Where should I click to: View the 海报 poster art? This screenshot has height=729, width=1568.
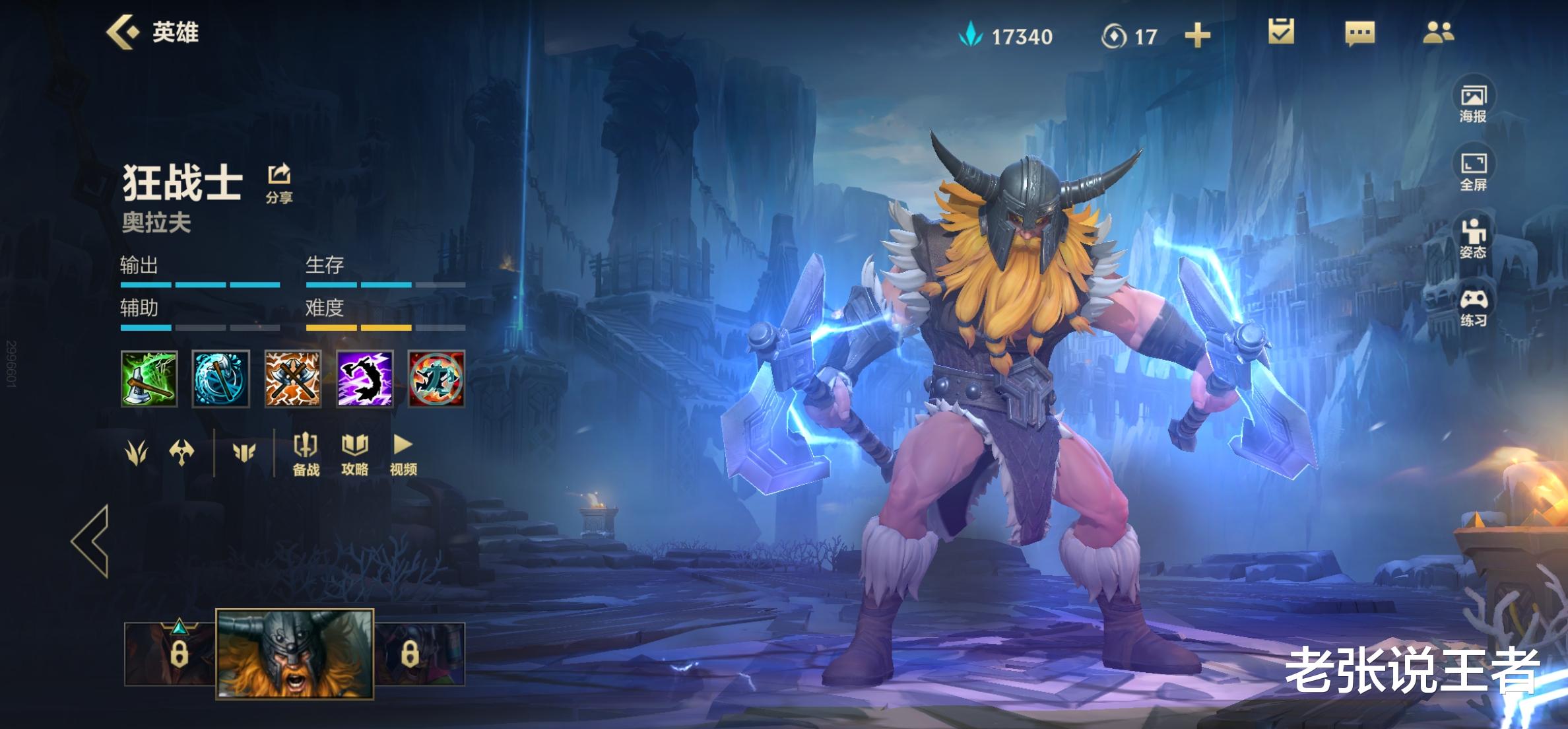click(1472, 104)
